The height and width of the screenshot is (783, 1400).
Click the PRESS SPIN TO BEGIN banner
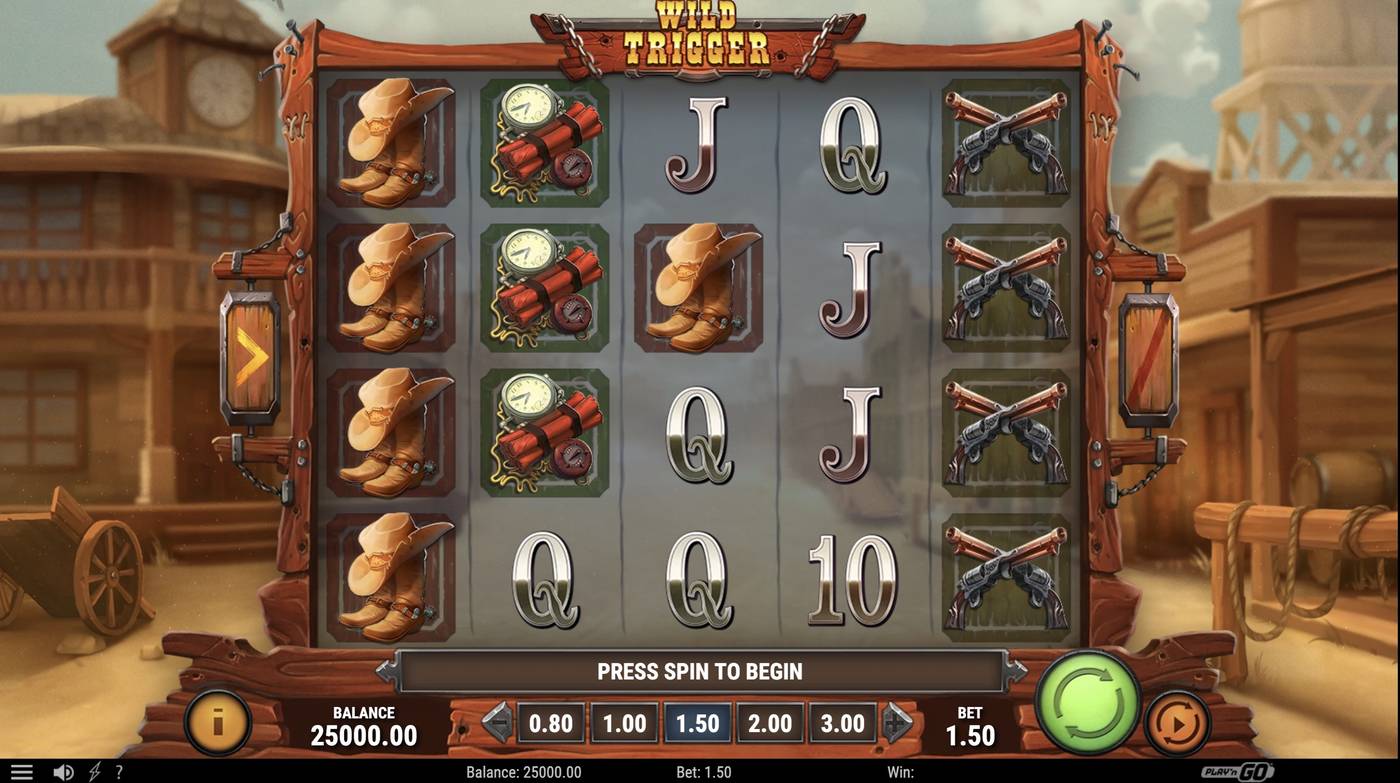click(700, 671)
